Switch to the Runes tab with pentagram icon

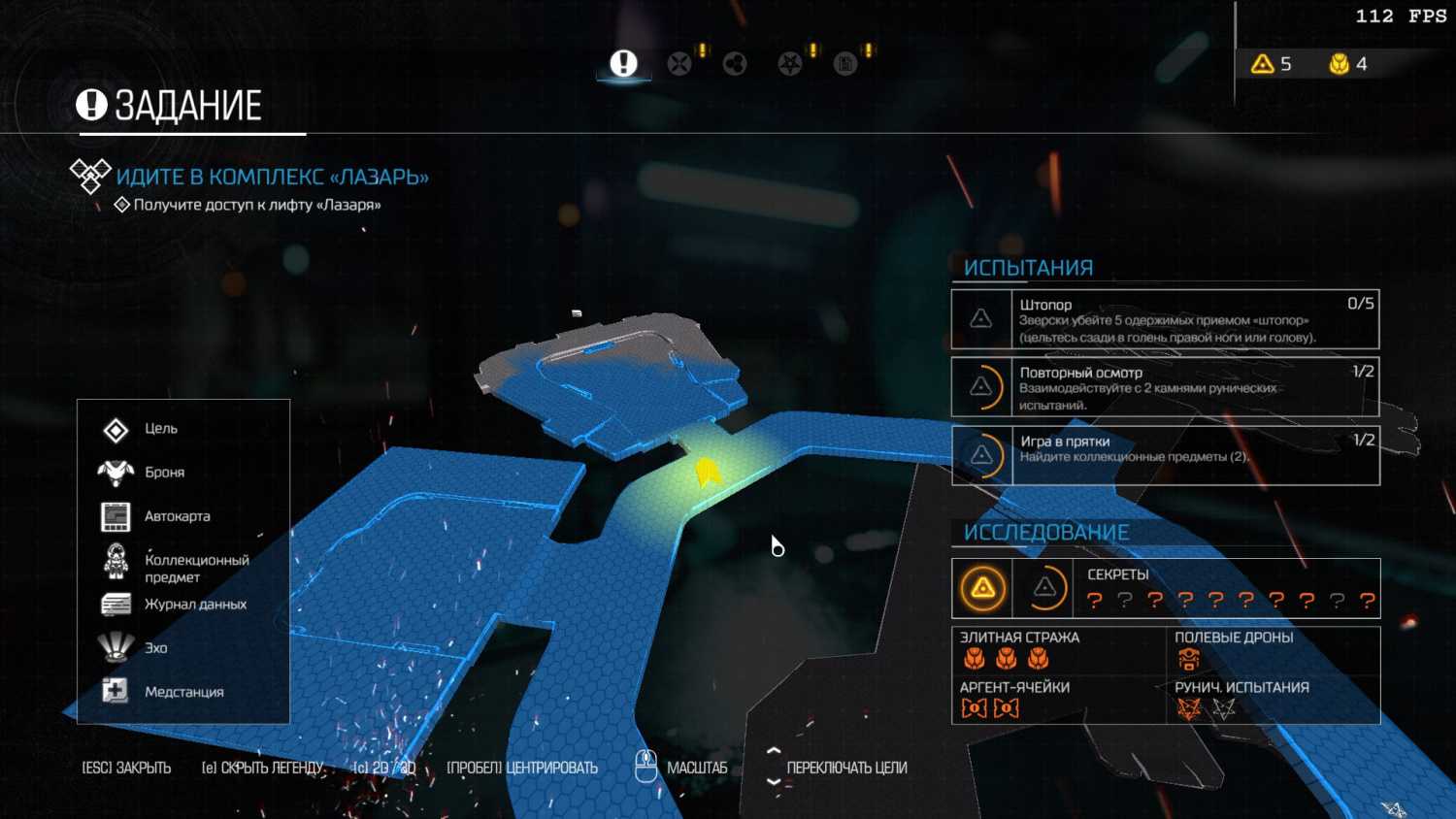point(790,64)
